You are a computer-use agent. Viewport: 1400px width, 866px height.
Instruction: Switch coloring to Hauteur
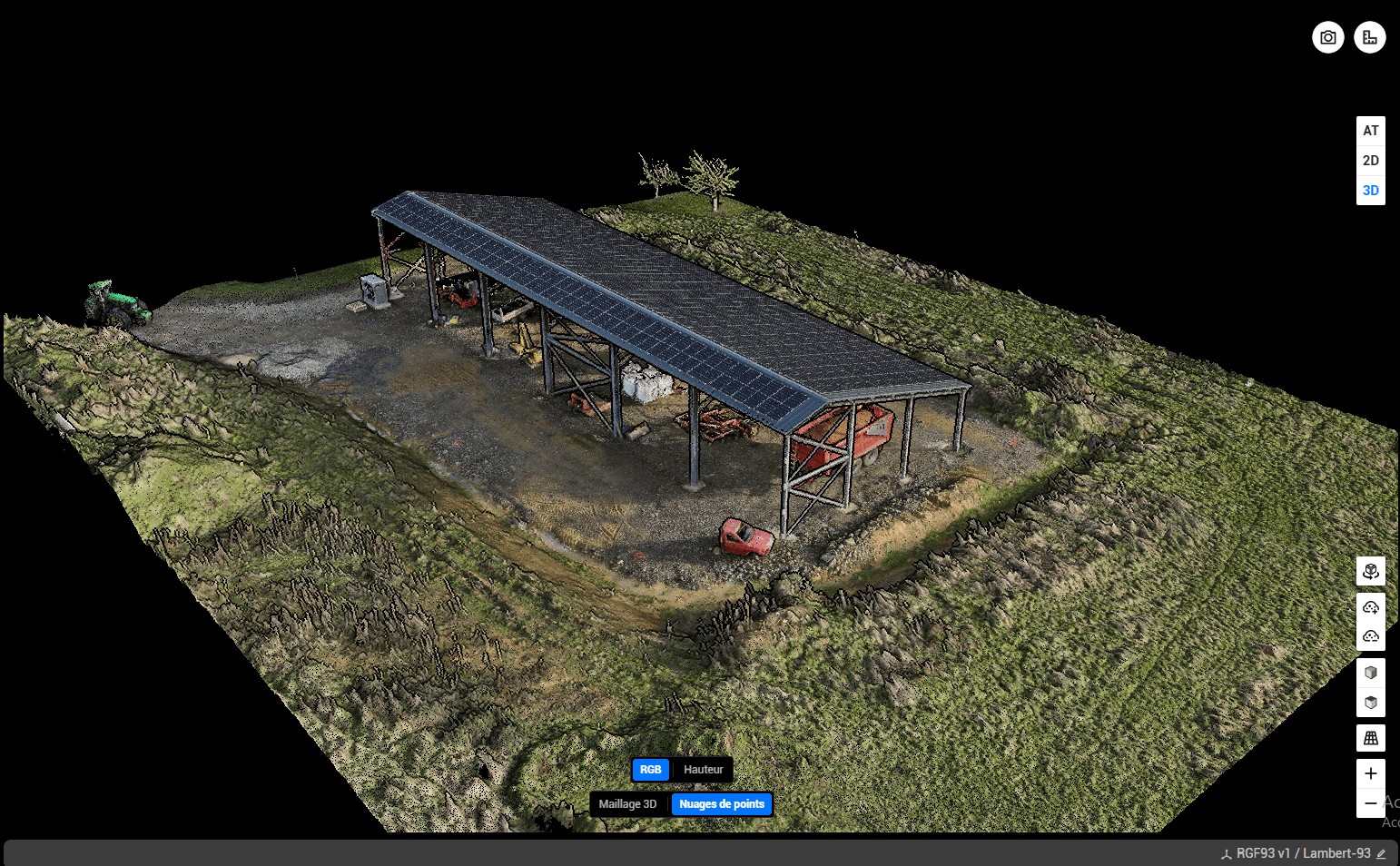703,770
